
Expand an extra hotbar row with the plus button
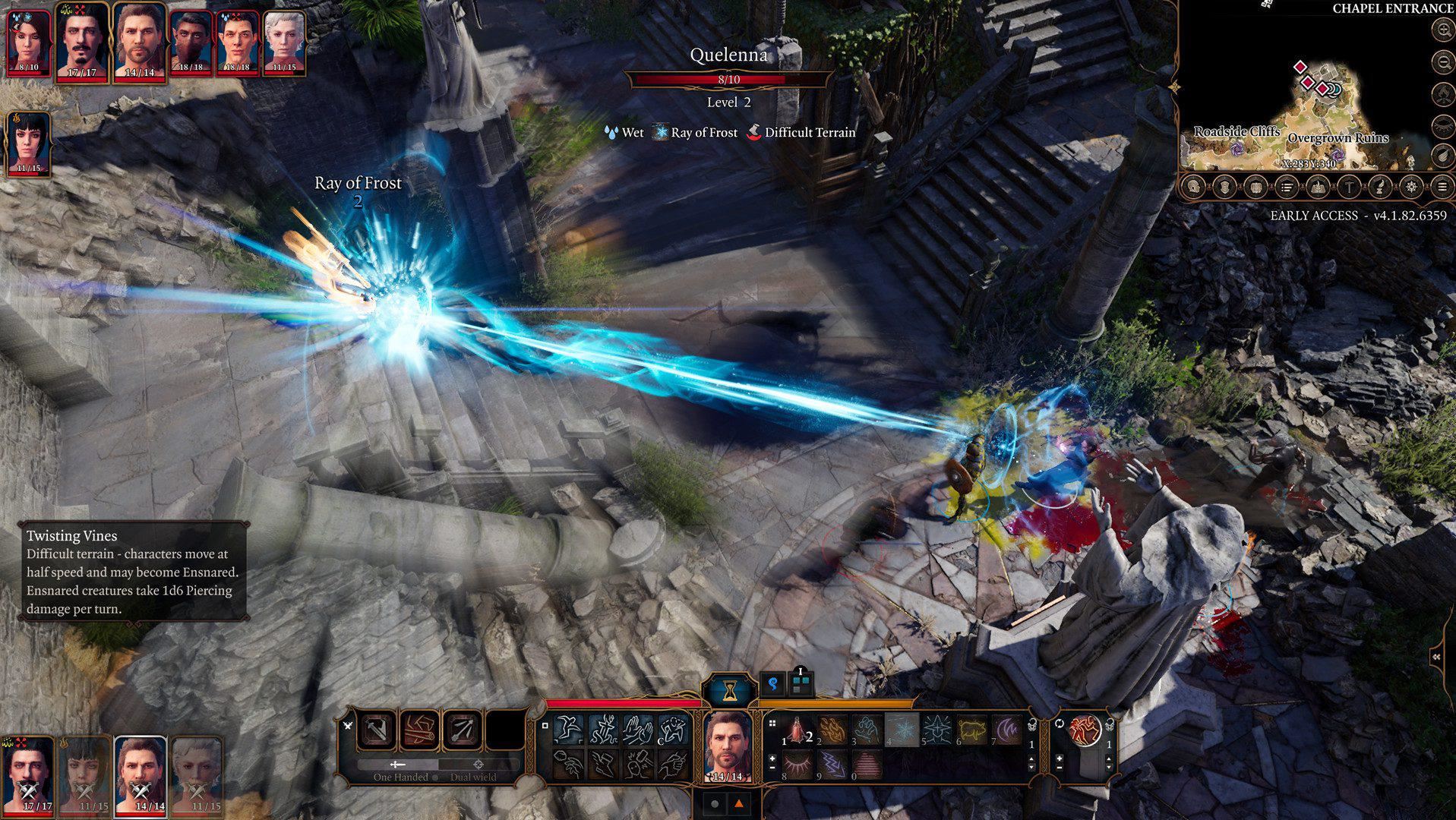click(772, 759)
